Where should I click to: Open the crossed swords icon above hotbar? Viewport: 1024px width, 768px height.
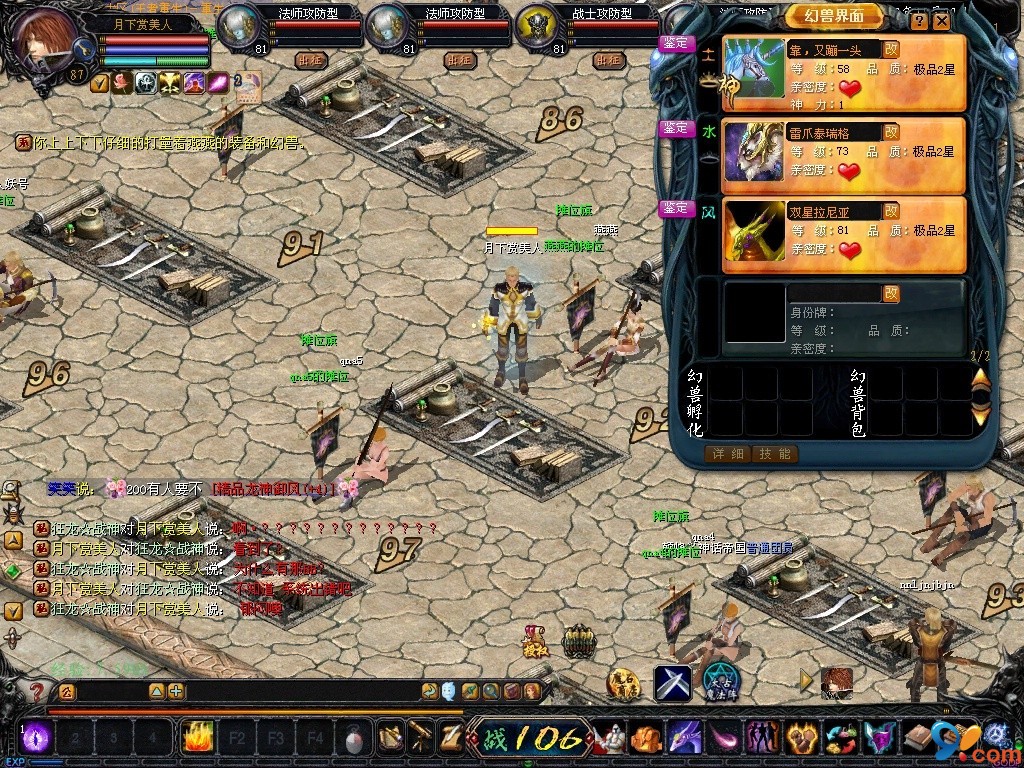(x=673, y=683)
